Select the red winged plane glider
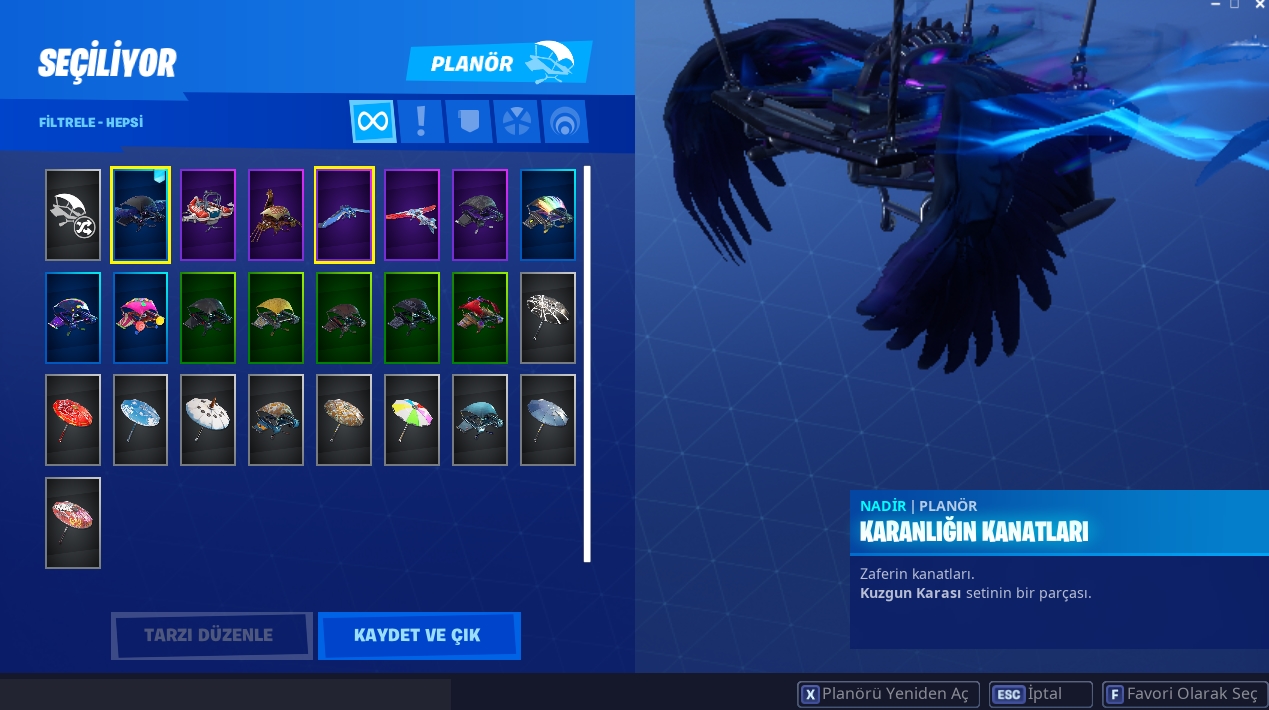The image size is (1269, 710). point(412,215)
